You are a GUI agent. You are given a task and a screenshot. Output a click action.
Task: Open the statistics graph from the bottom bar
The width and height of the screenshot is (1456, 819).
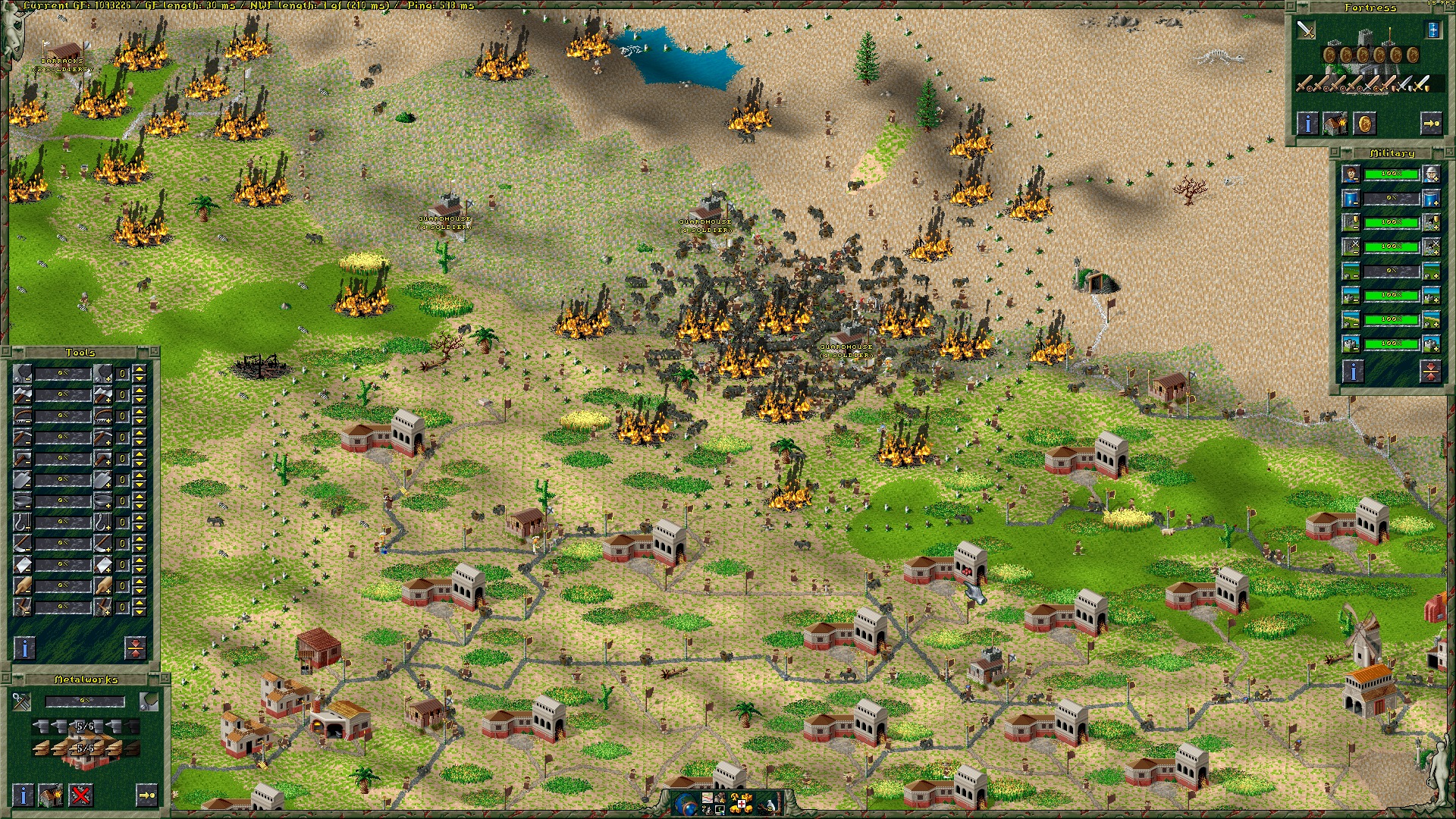pos(706,798)
